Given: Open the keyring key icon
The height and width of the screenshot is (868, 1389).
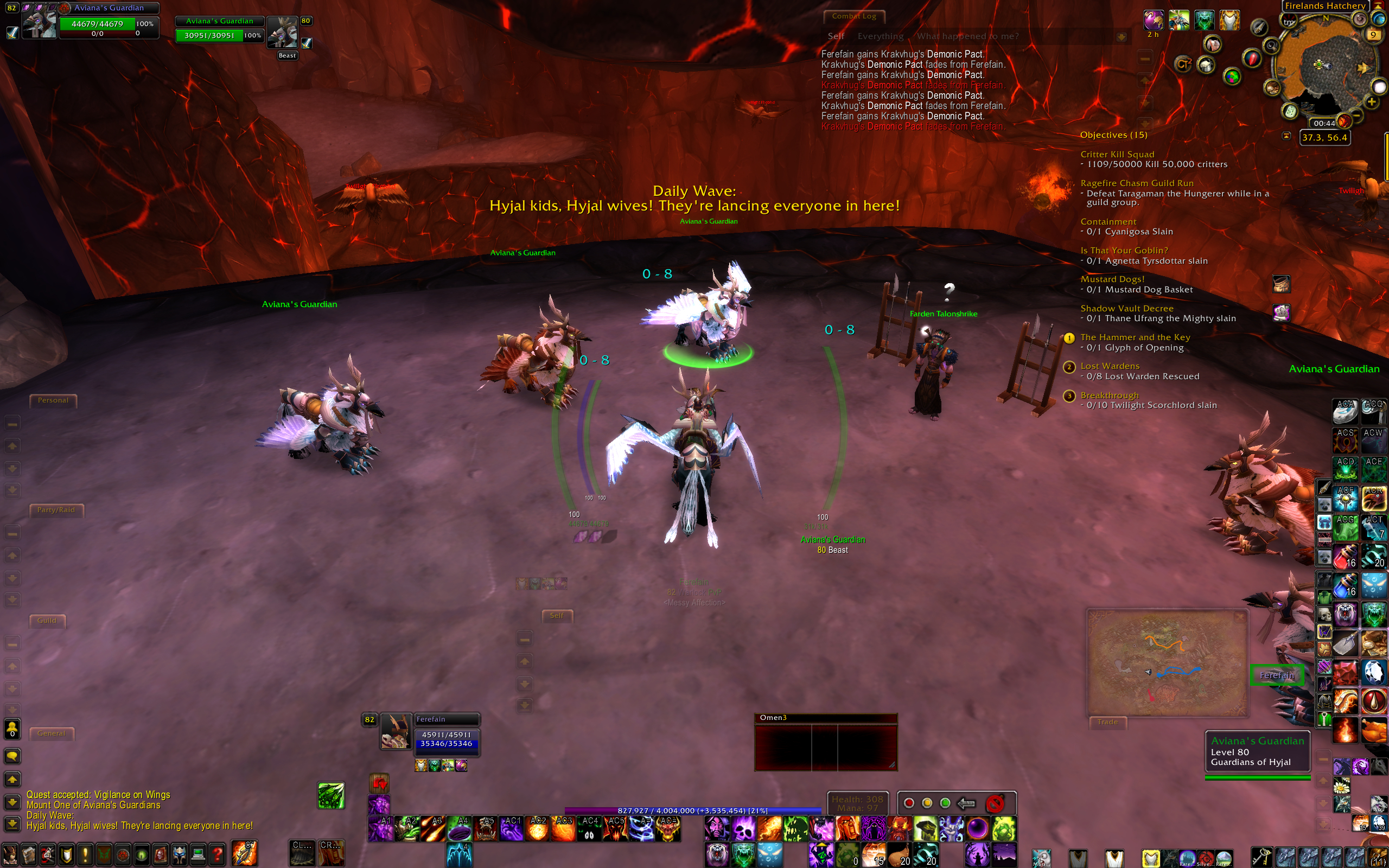Looking at the screenshot, I should 1260,857.
